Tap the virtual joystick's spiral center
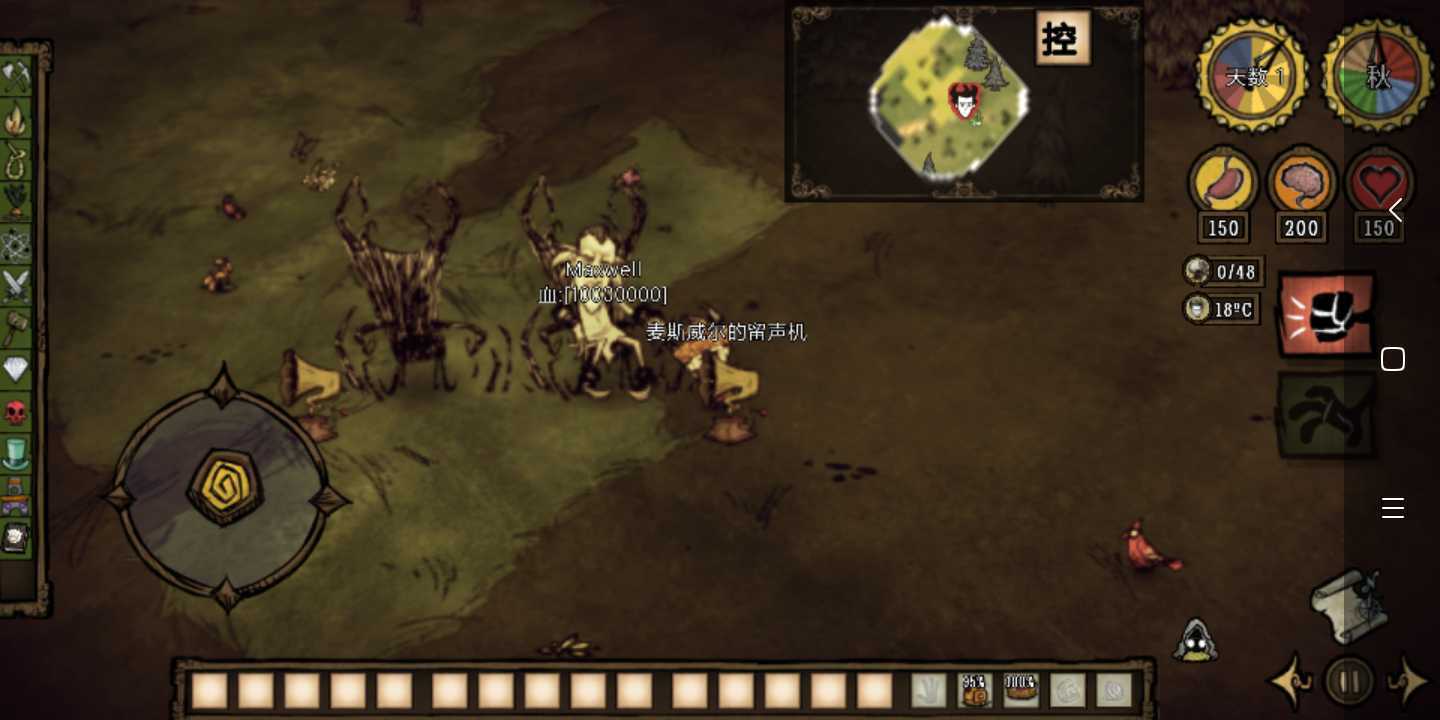This screenshot has height=720, width=1440. 224,487
